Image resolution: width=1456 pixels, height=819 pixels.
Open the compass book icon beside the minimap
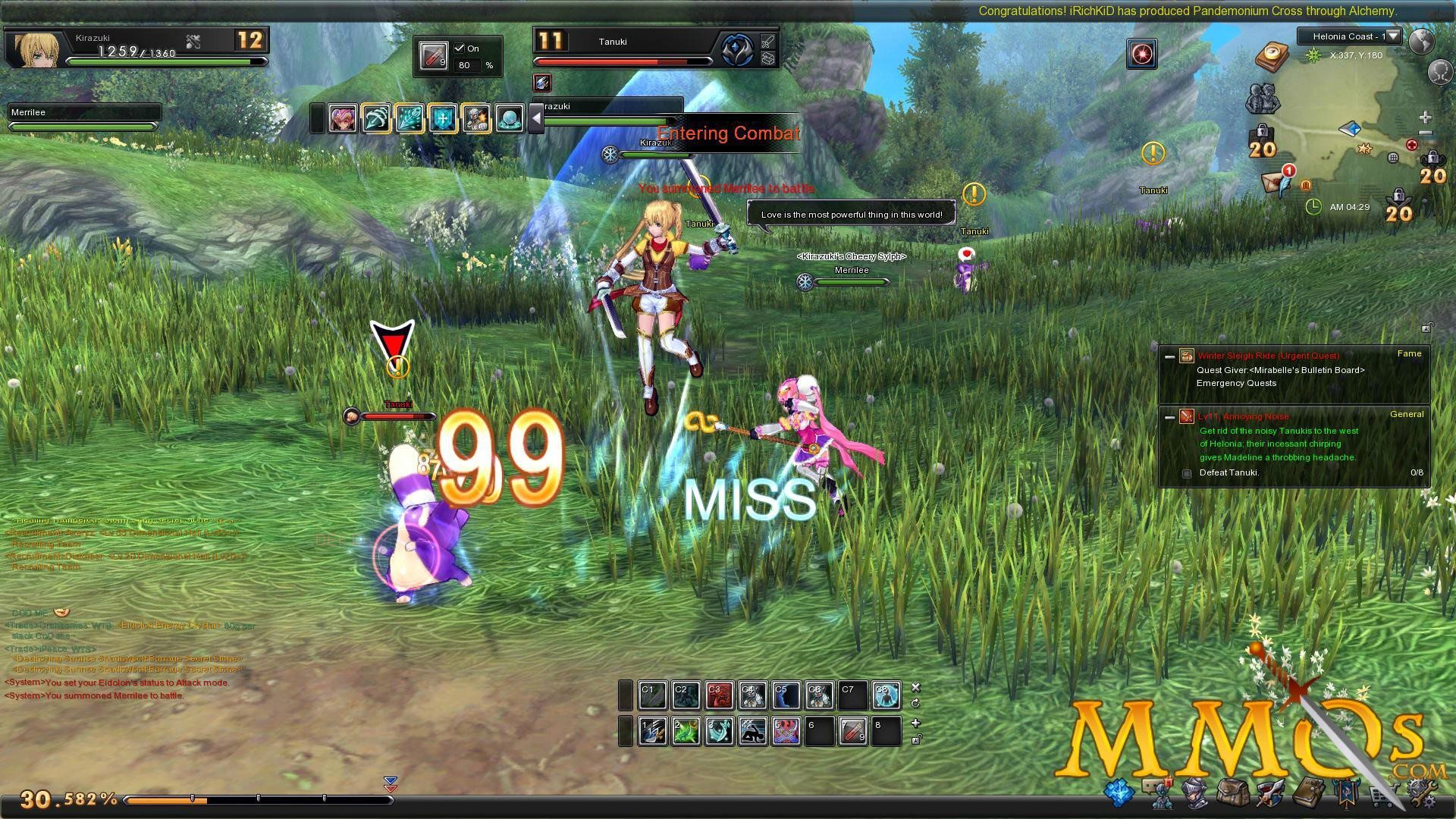(1272, 56)
